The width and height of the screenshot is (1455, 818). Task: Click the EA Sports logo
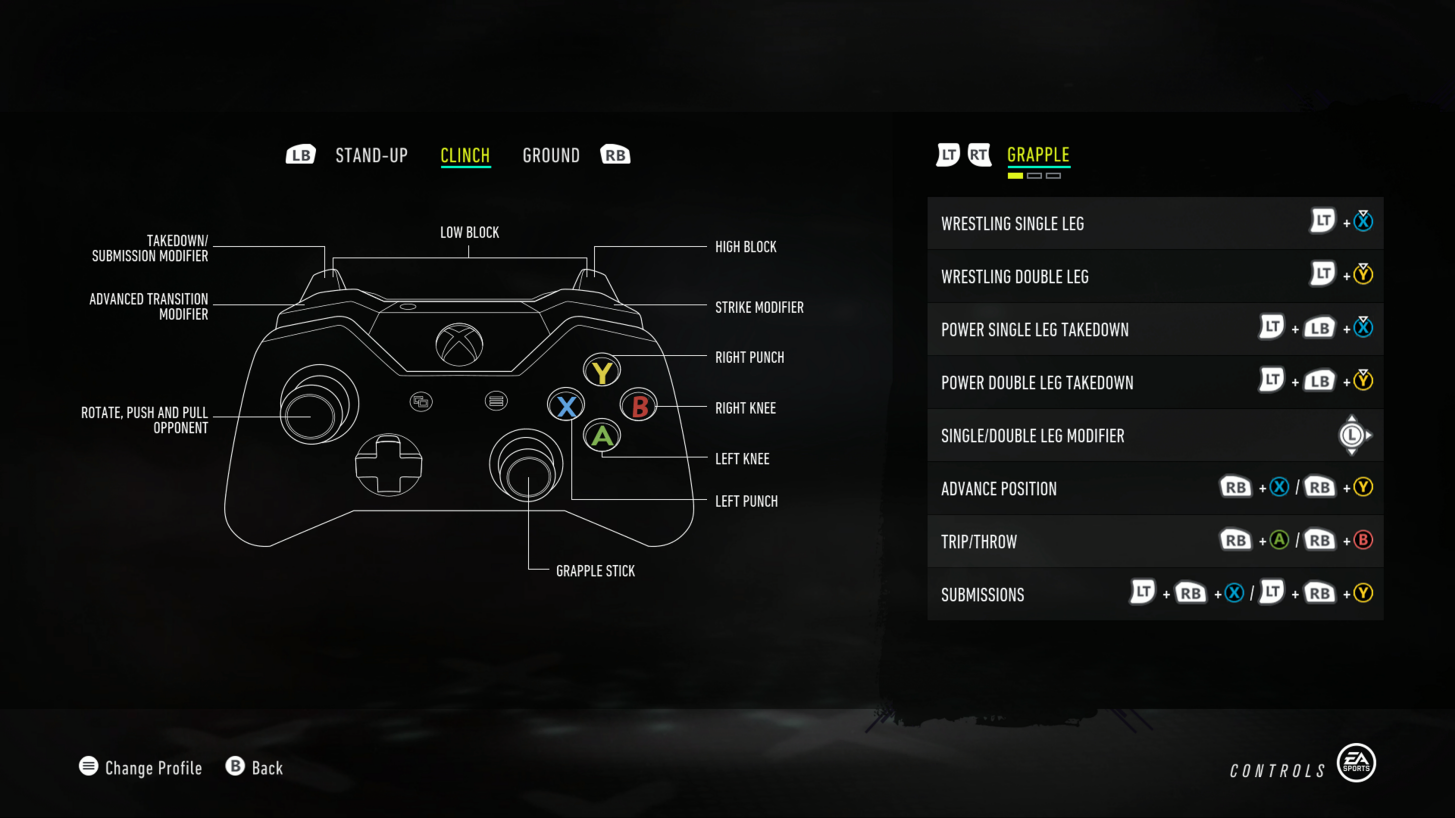pyautogui.click(x=1357, y=762)
